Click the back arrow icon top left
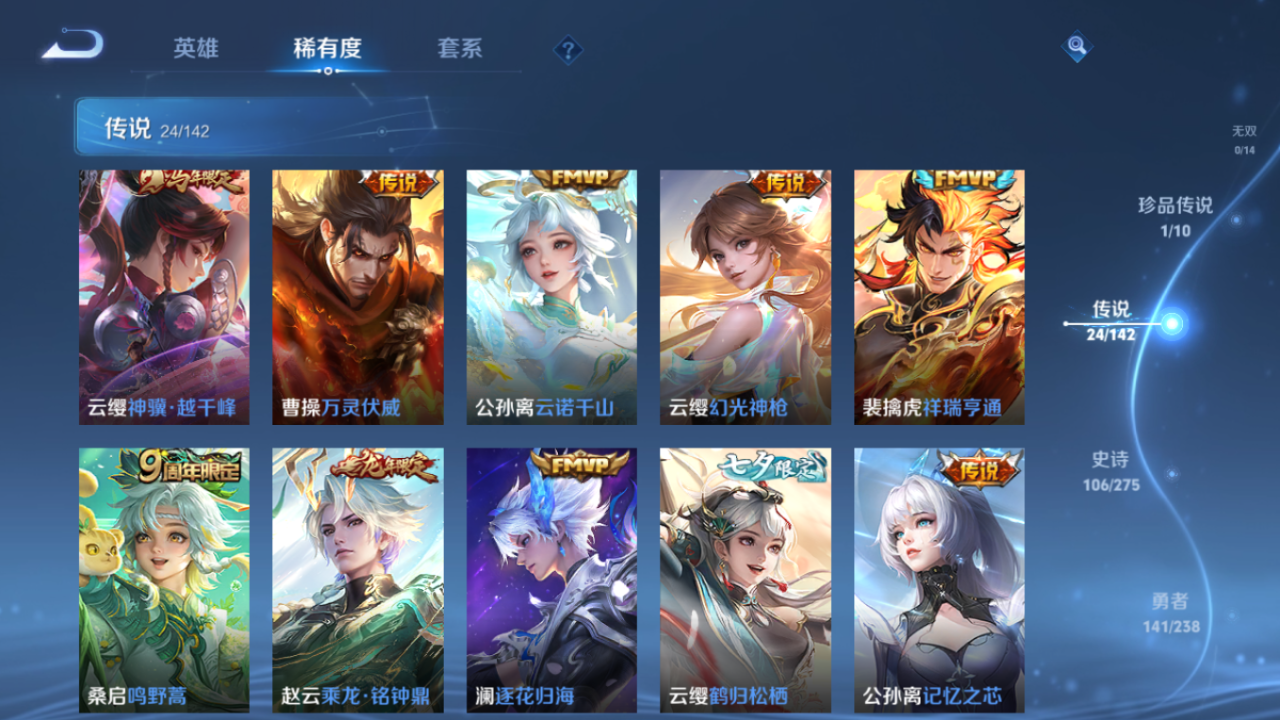 (x=71, y=41)
